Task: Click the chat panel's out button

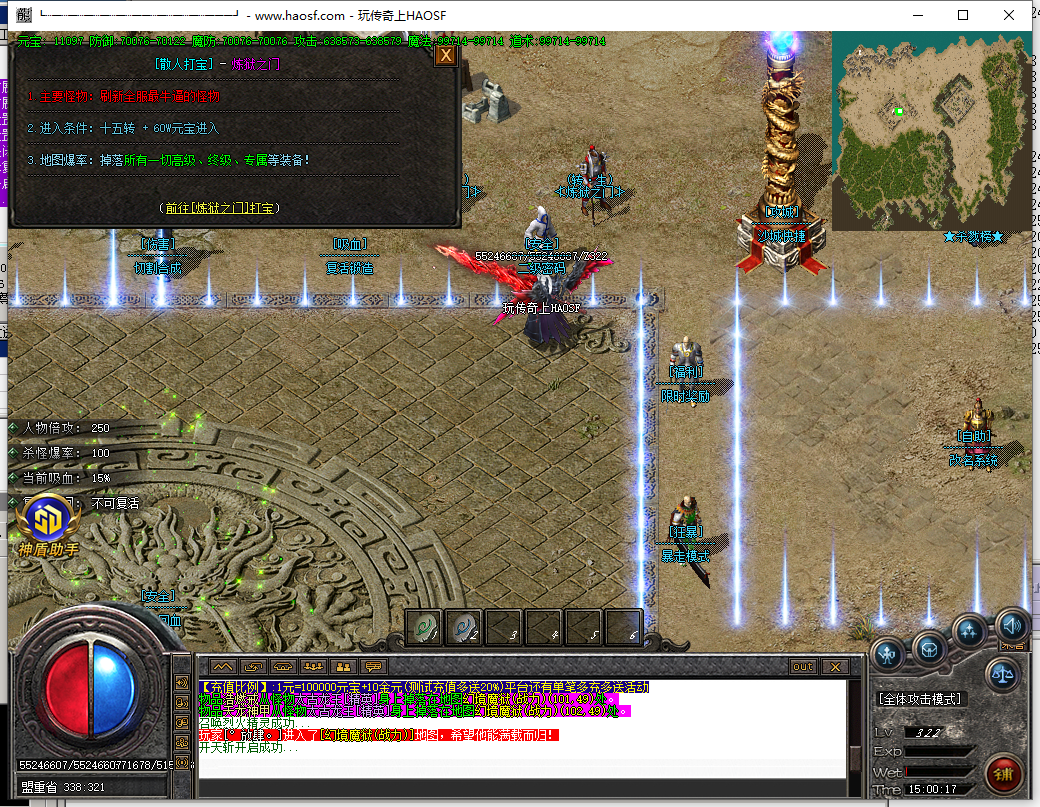Action: 802,667
